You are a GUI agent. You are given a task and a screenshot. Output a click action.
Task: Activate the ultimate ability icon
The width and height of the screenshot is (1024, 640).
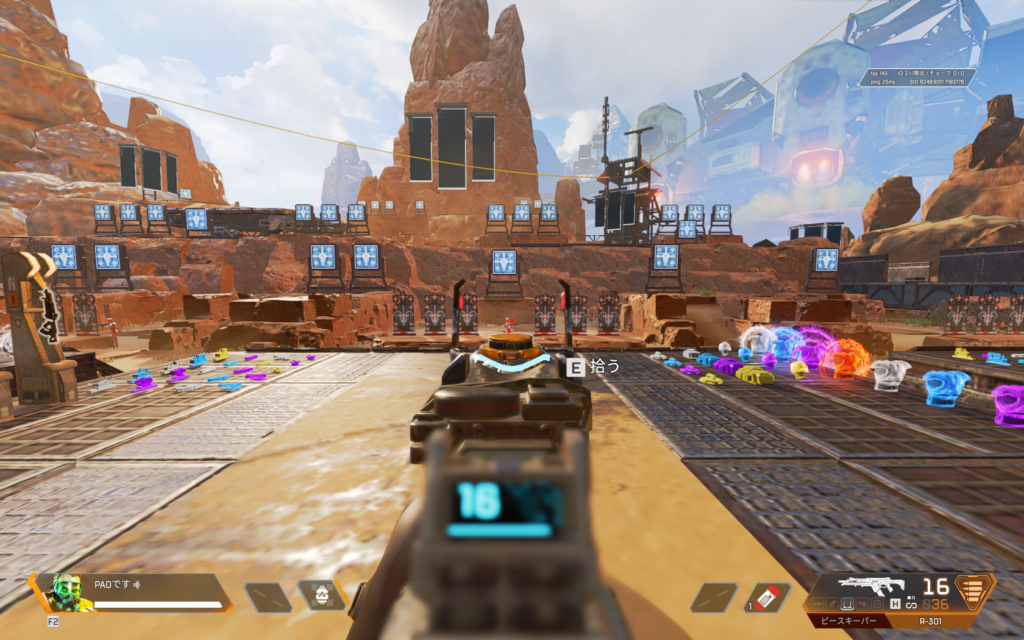(x=322, y=595)
